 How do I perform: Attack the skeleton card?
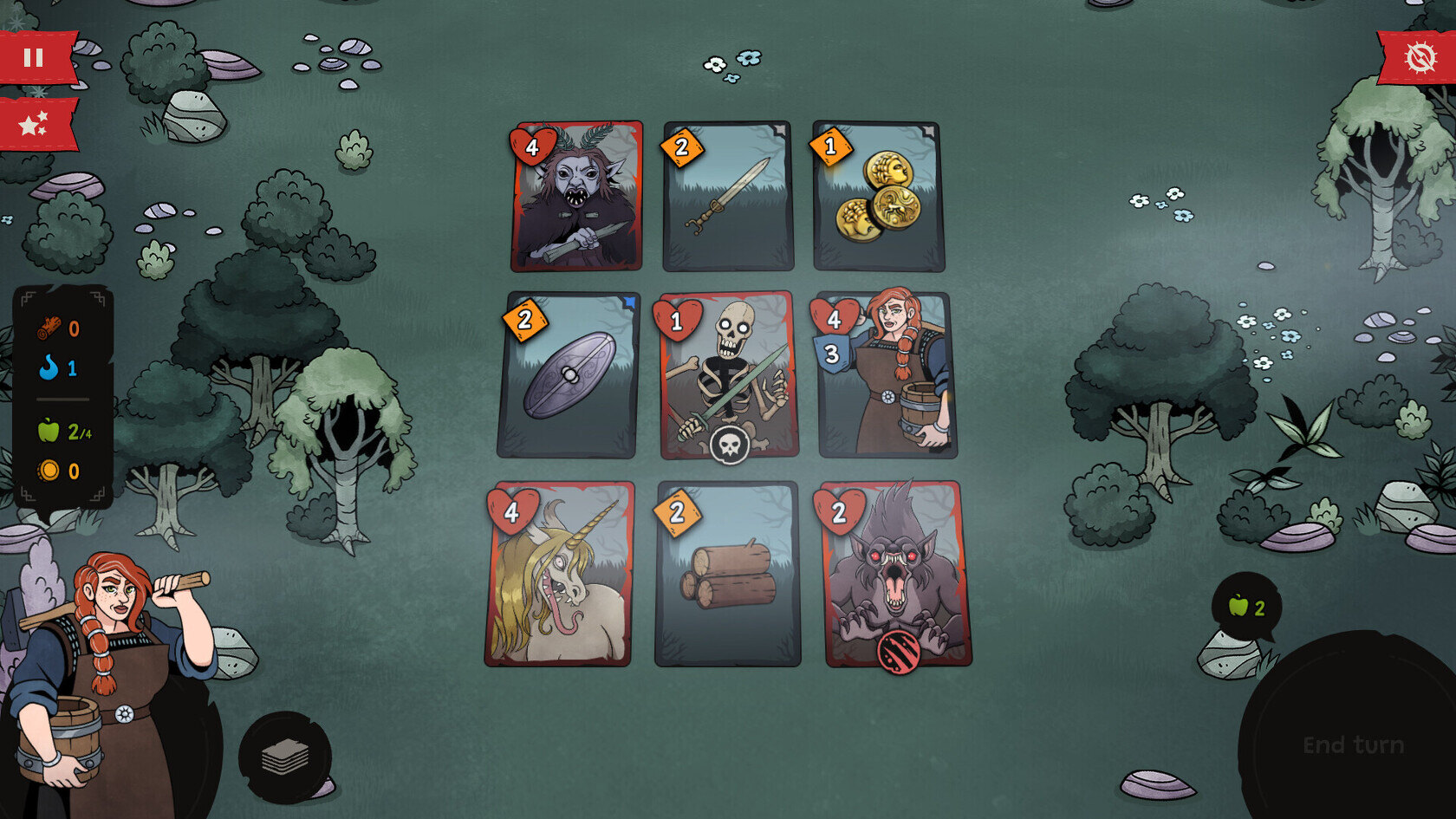(728, 375)
